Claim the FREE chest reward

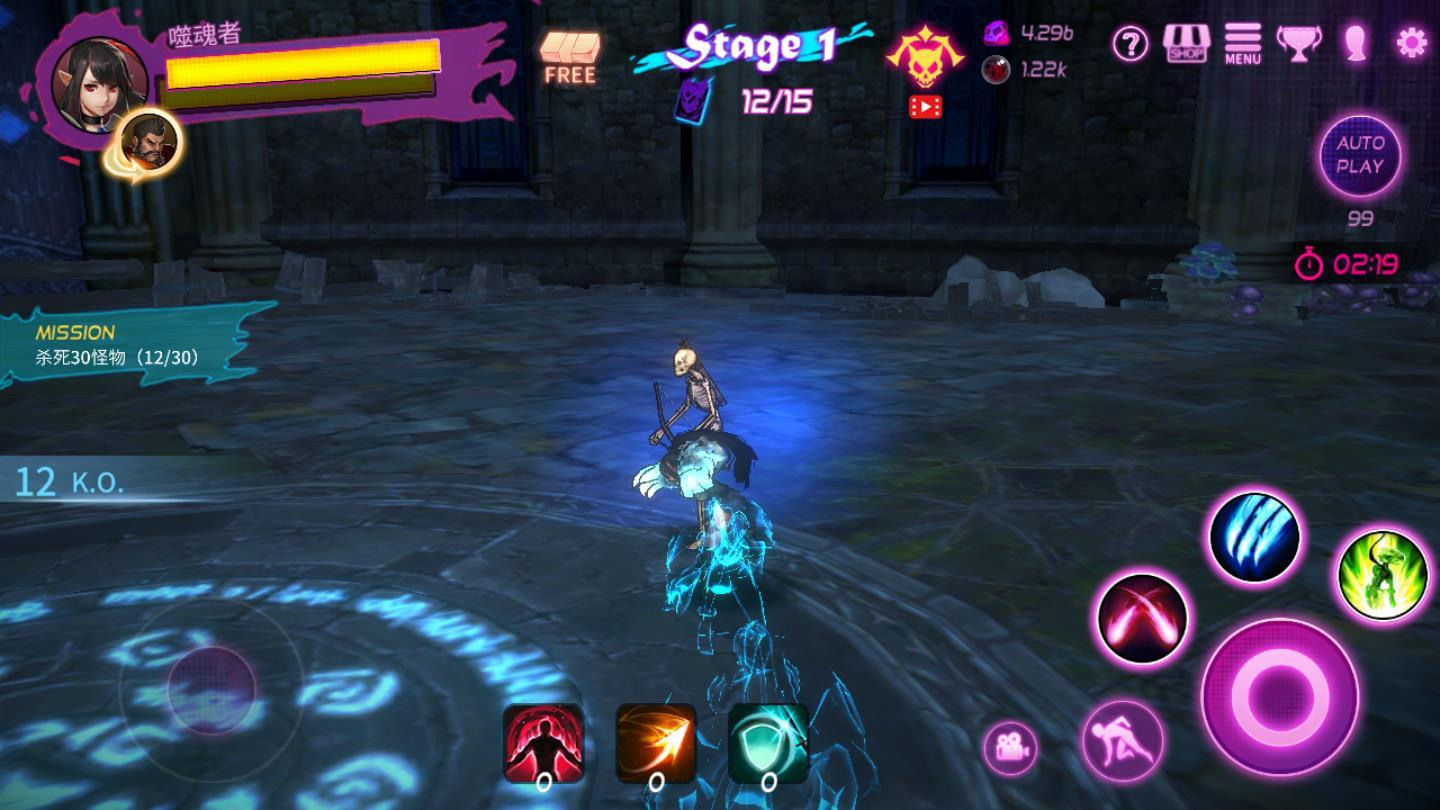[570, 56]
